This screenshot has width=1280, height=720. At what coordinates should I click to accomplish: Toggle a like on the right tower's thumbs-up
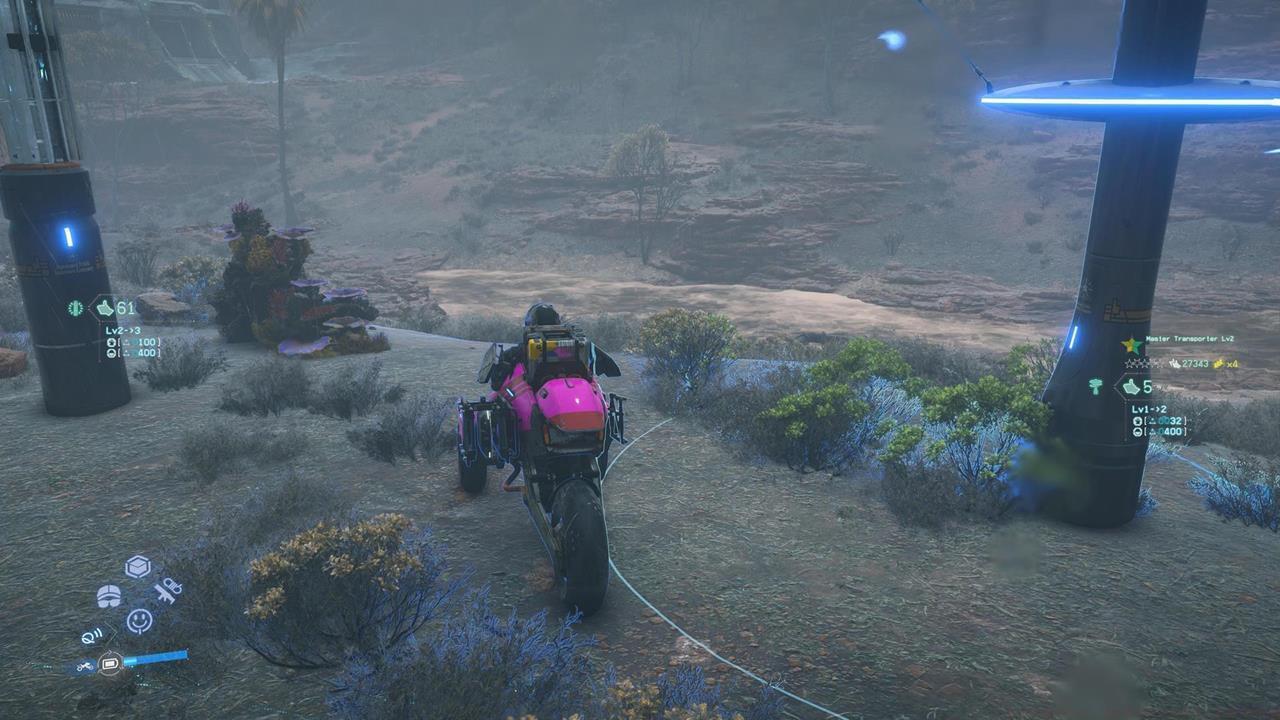point(1130,386)
